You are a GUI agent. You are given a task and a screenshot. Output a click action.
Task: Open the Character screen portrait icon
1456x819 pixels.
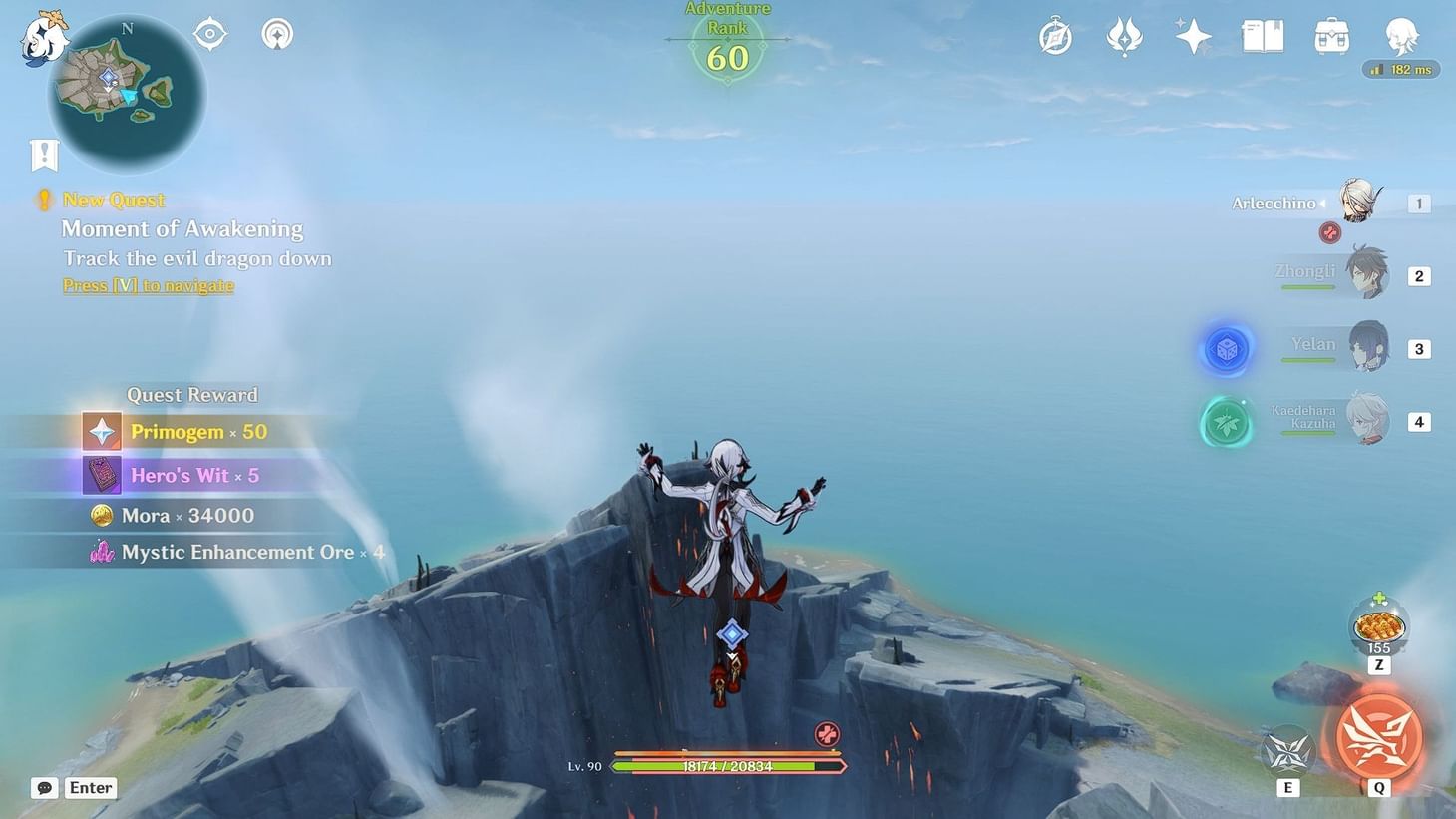coord(1400,35)
